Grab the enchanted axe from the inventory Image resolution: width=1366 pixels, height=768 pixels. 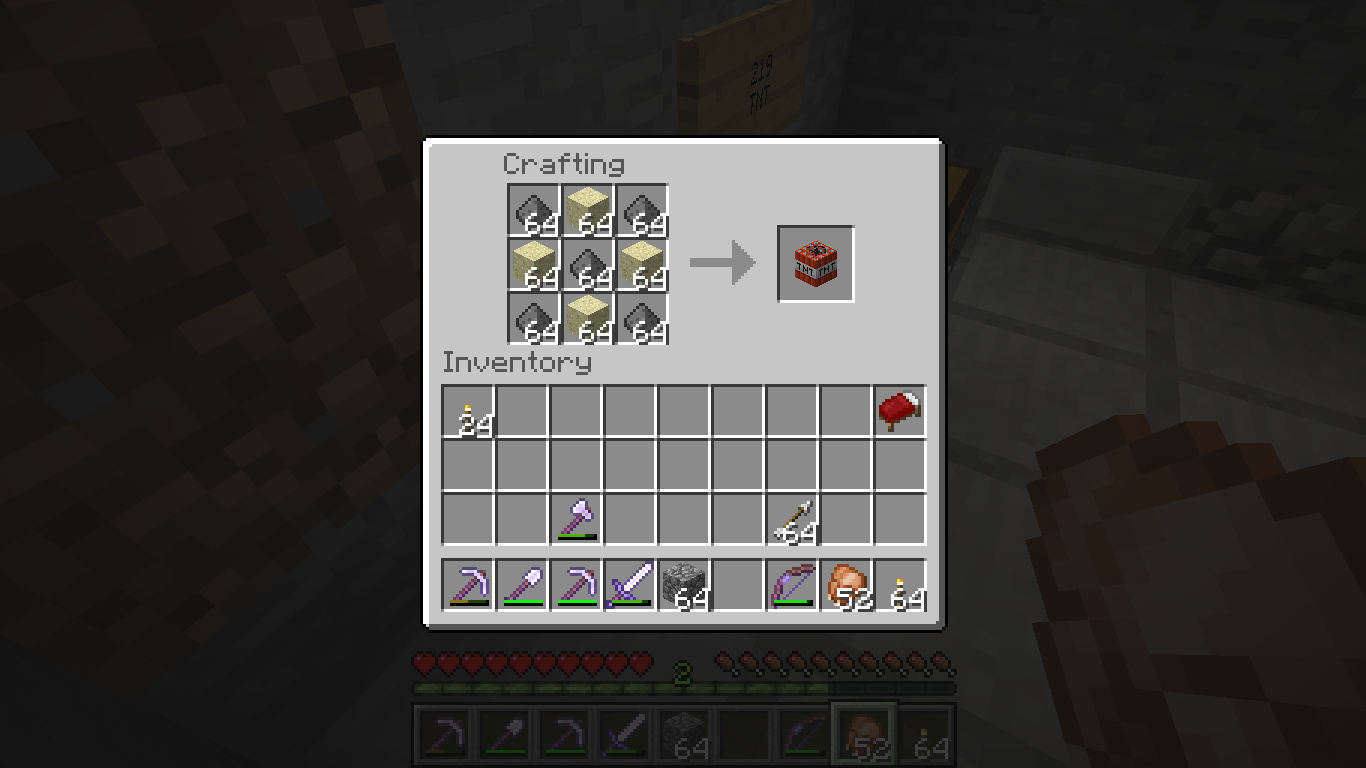(x=577, y=520)
